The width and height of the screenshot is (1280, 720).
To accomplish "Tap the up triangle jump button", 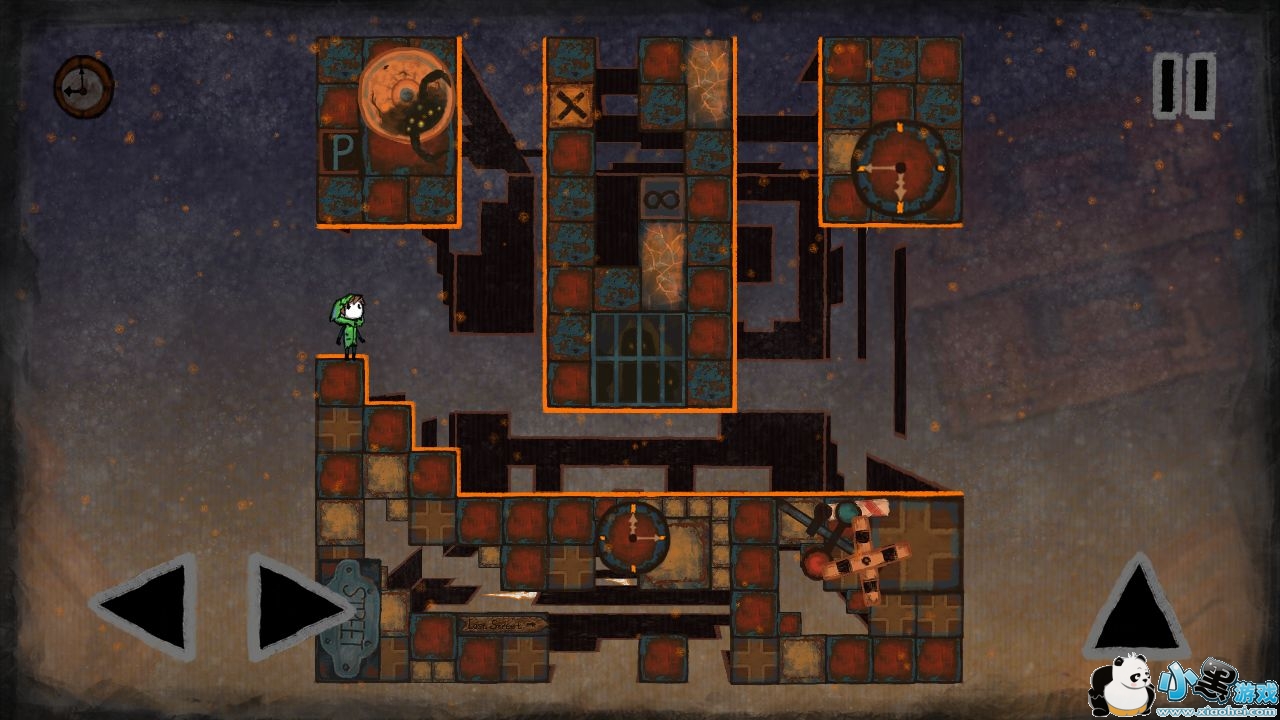I will pyautogui.click(x=1135, y=607).
